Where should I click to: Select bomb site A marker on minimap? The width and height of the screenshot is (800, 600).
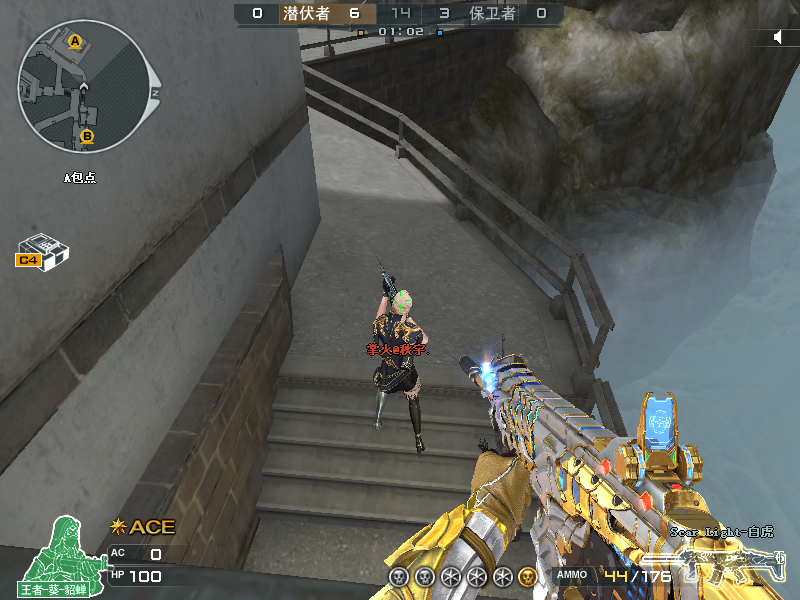(75, 41)
